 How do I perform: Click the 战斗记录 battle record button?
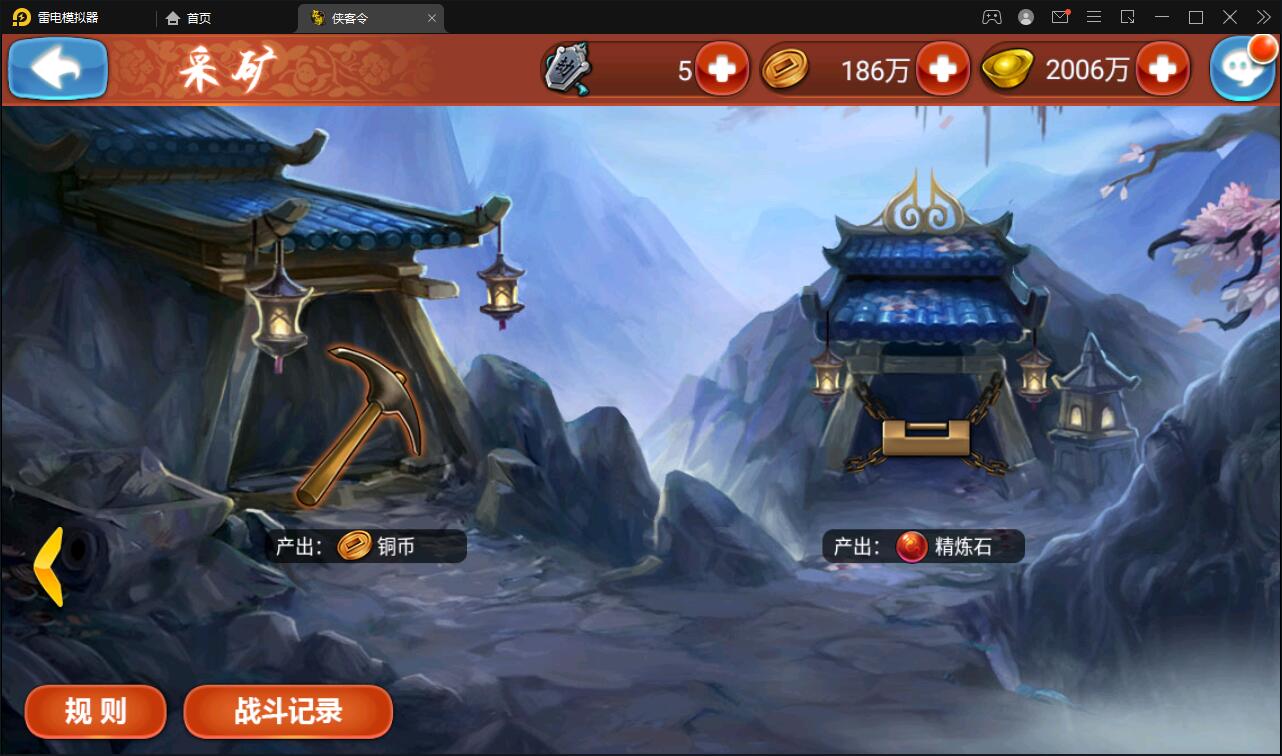coord(288,711)
